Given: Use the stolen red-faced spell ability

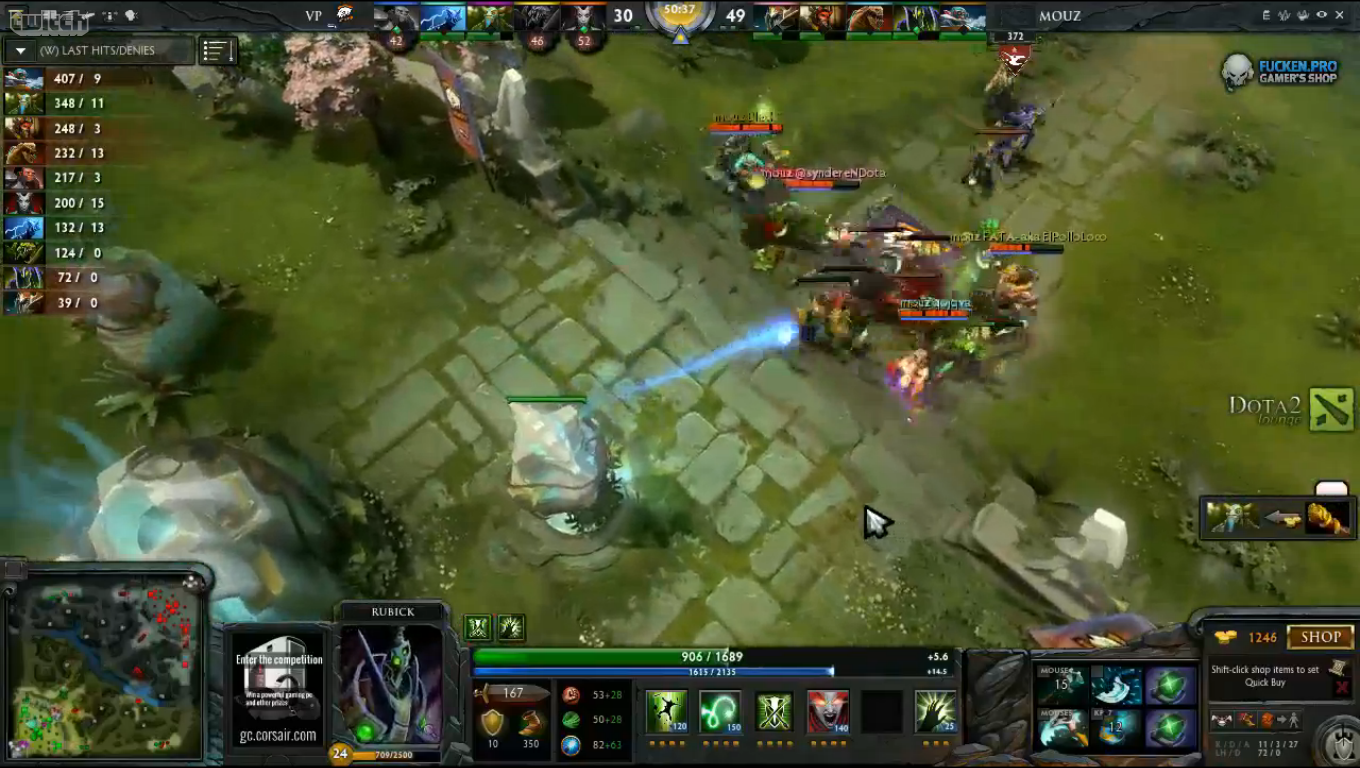Looking at the screenshot, I should coord(827,711).
